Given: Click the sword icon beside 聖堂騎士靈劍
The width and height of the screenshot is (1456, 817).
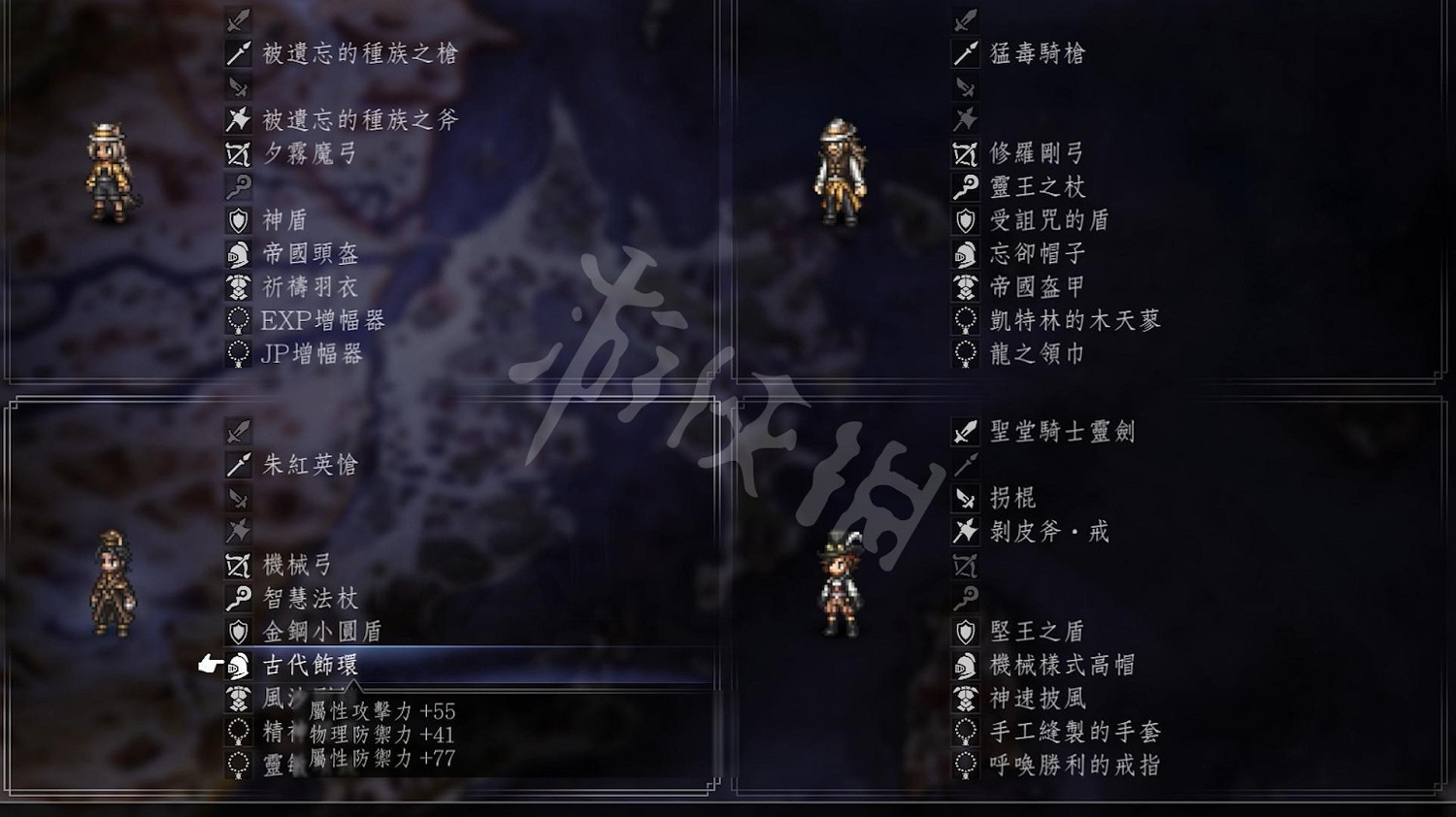Looking at the screenshot, I should (x=964, y=433).
